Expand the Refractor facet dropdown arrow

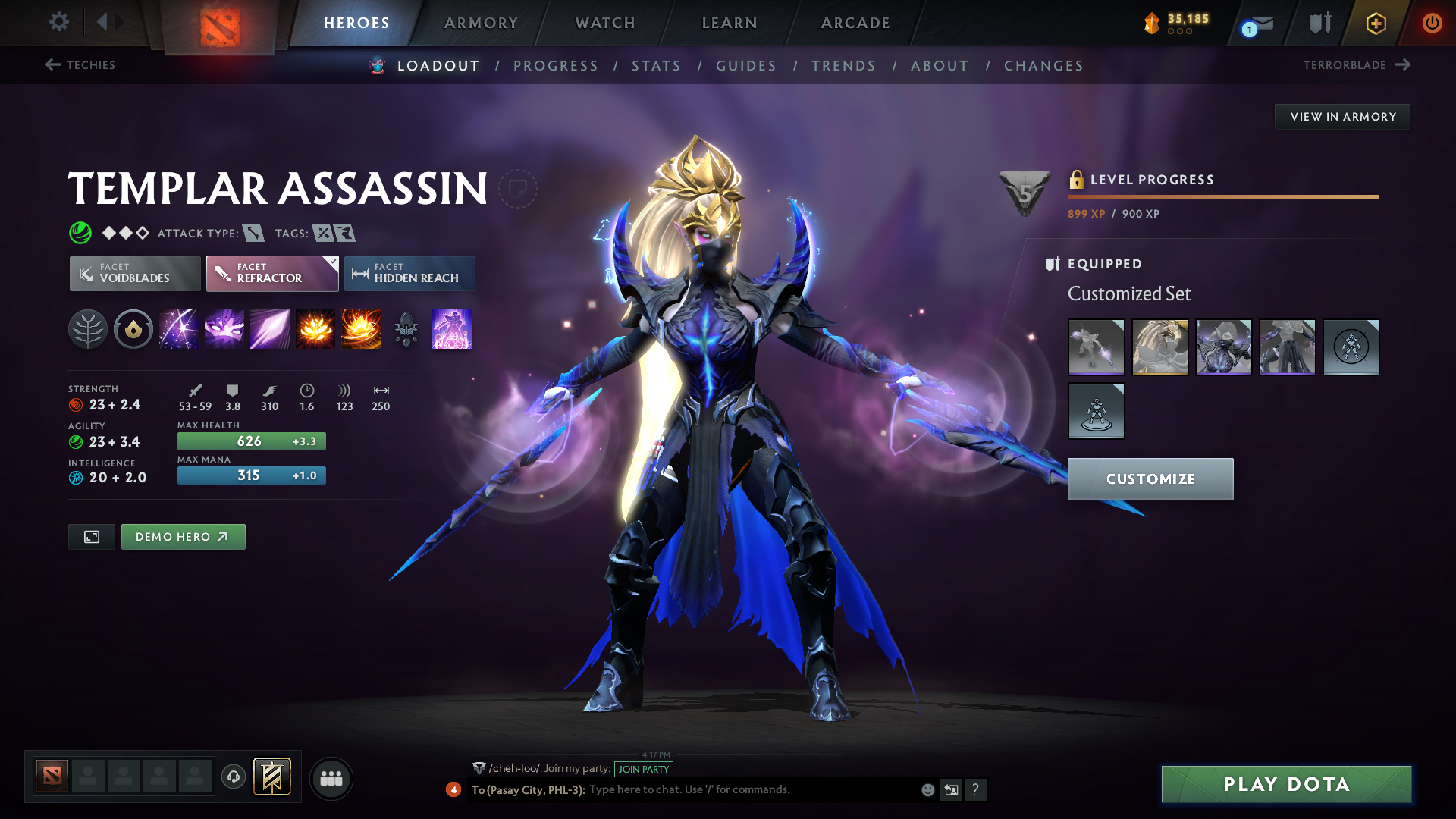331,262
